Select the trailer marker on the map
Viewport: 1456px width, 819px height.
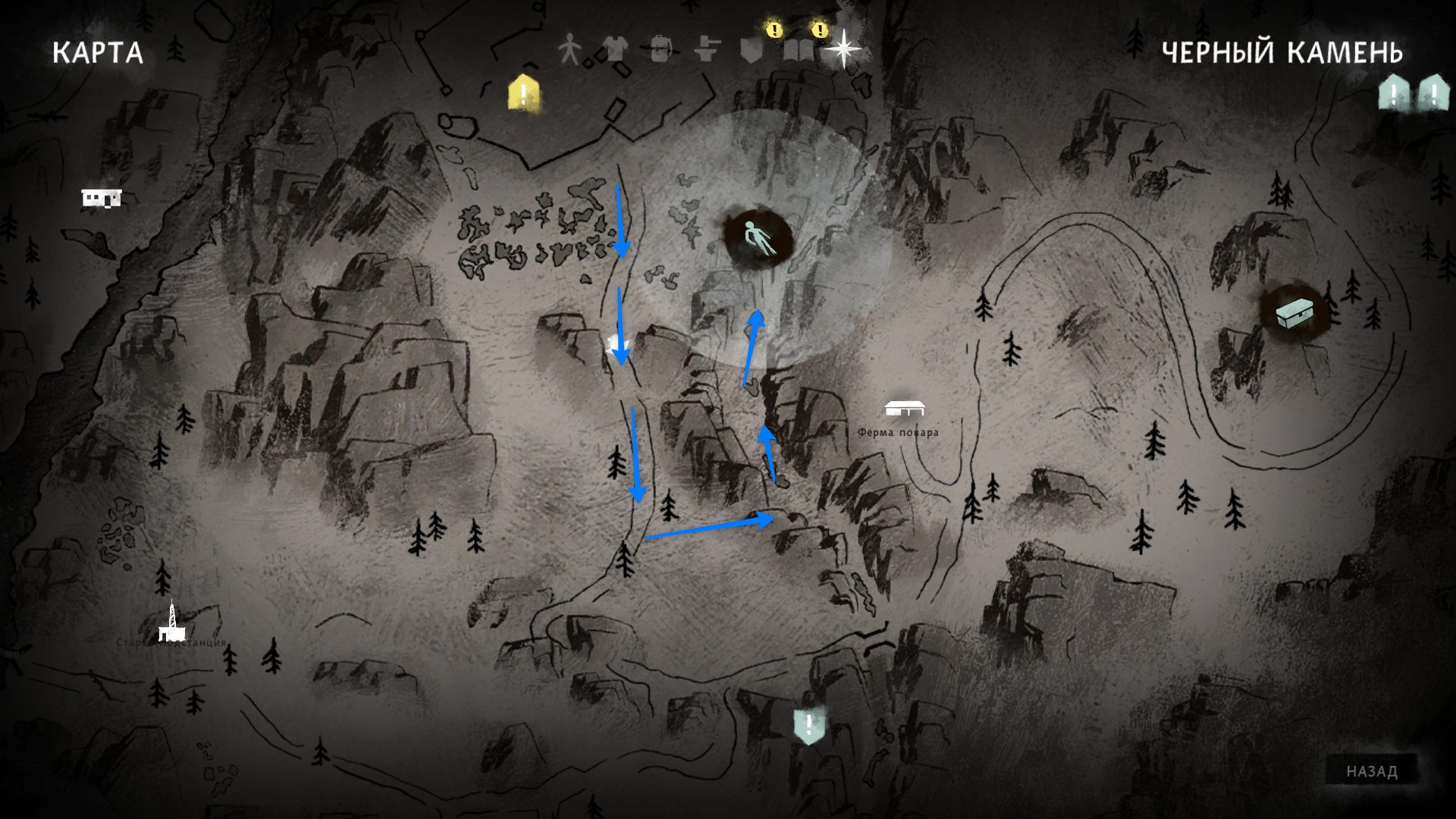(102, 198)
